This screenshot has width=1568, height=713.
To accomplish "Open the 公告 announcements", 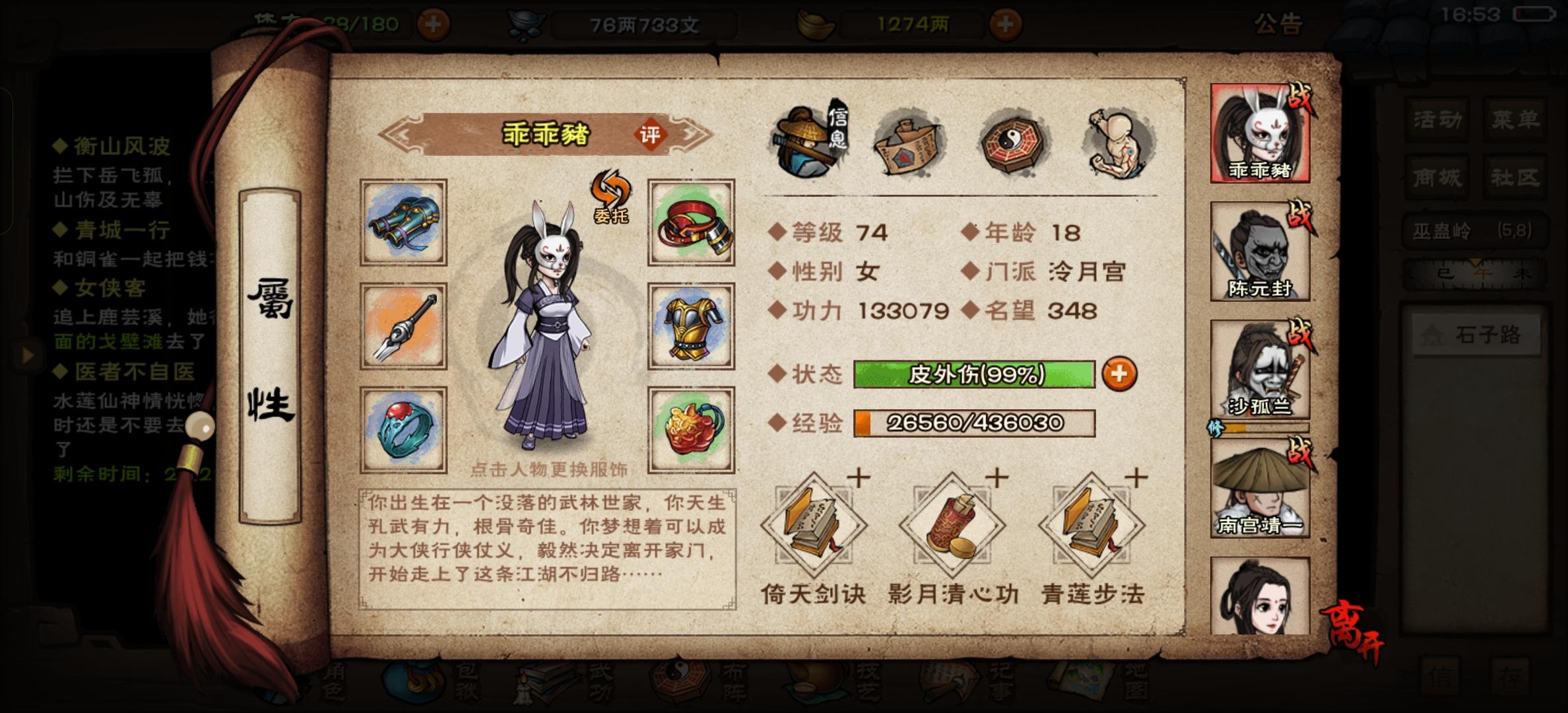I will click(x=1278, y=21).
